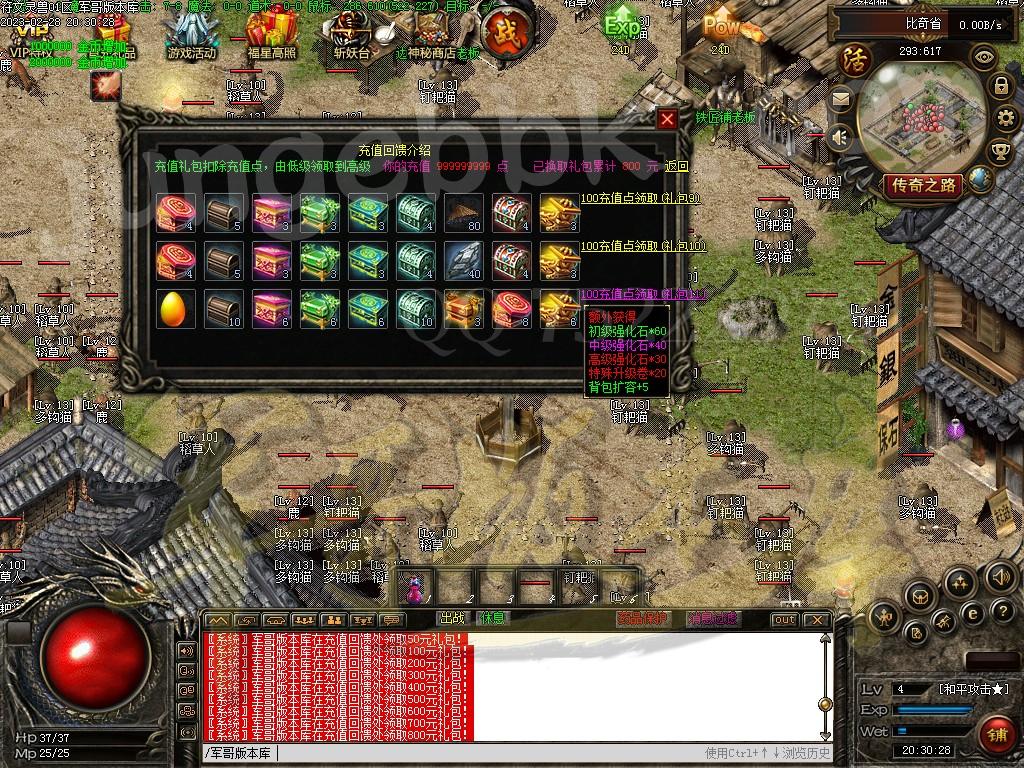Click the 传奇之路 button

[923, 185]
